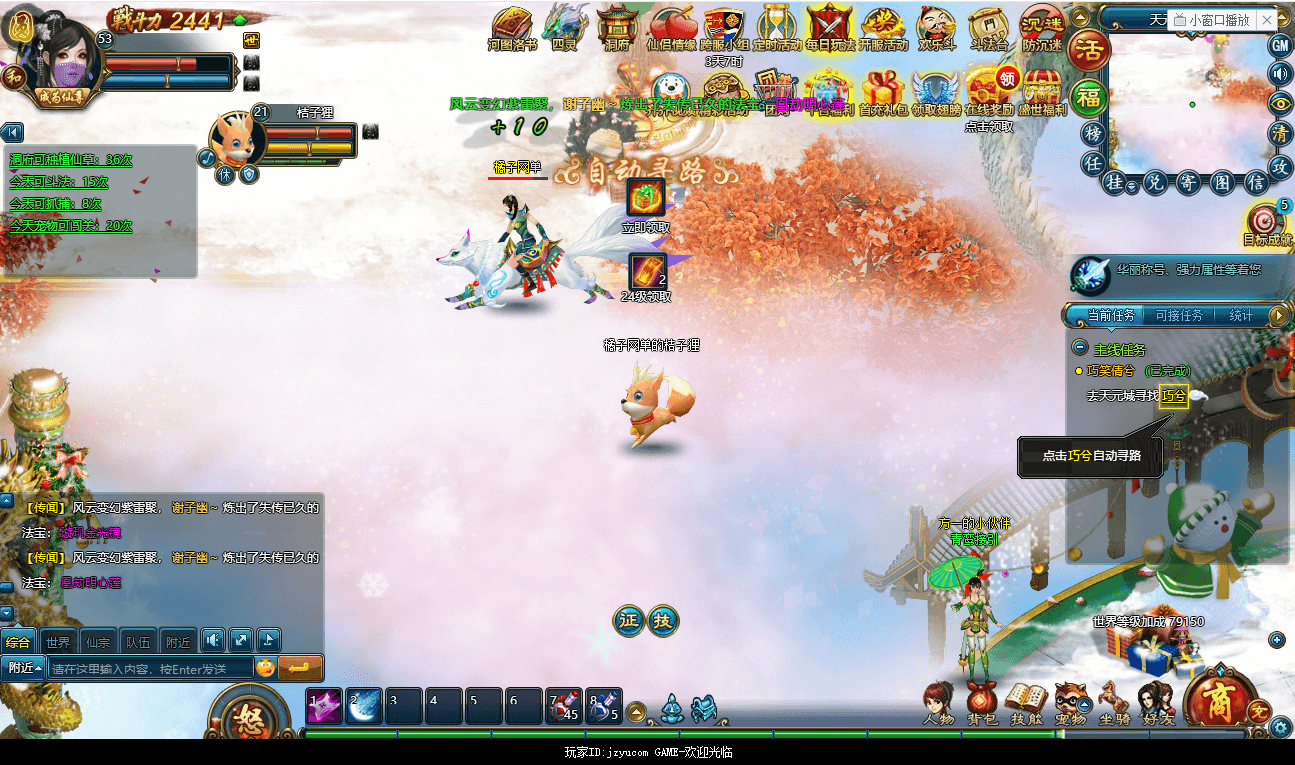Switch chat to the 队伍 tab
The image size is (1295, 765).
pyautogui.click(x=138, y=642)
